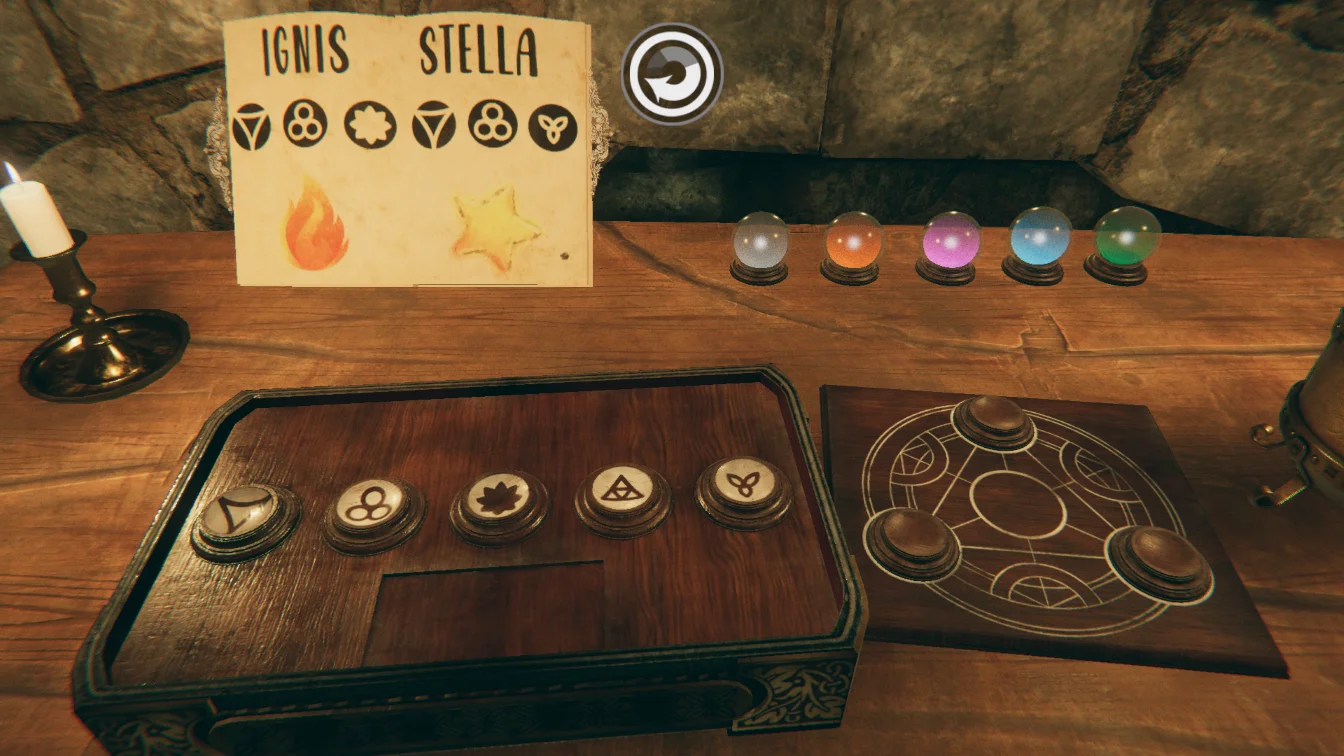The image size is (1344, 756).
Task: Activate the triangle-in-triangle rune button
Action: coord(622,491)
